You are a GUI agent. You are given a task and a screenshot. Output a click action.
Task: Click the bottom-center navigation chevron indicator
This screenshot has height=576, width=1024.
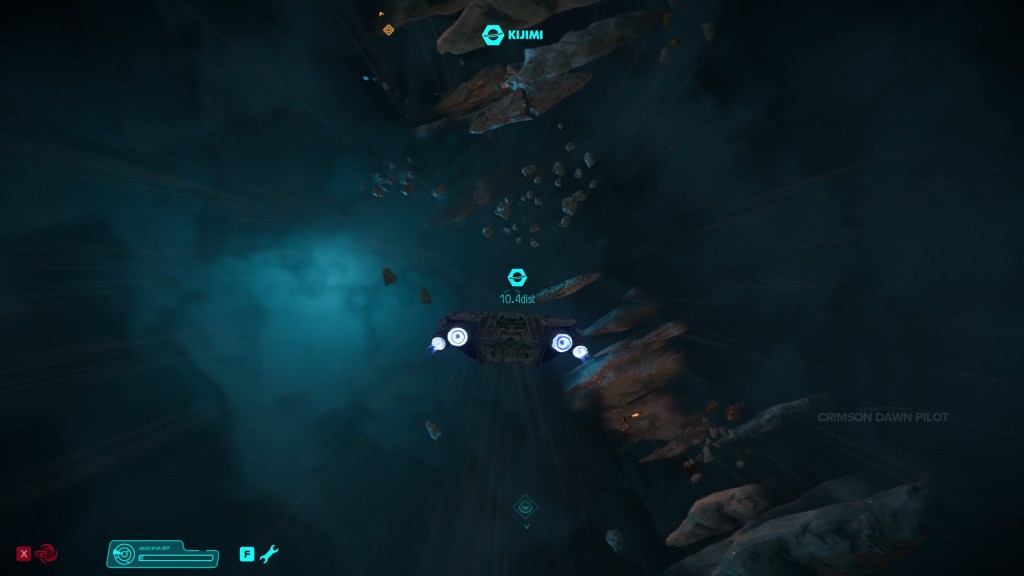[x=526, y=509]
